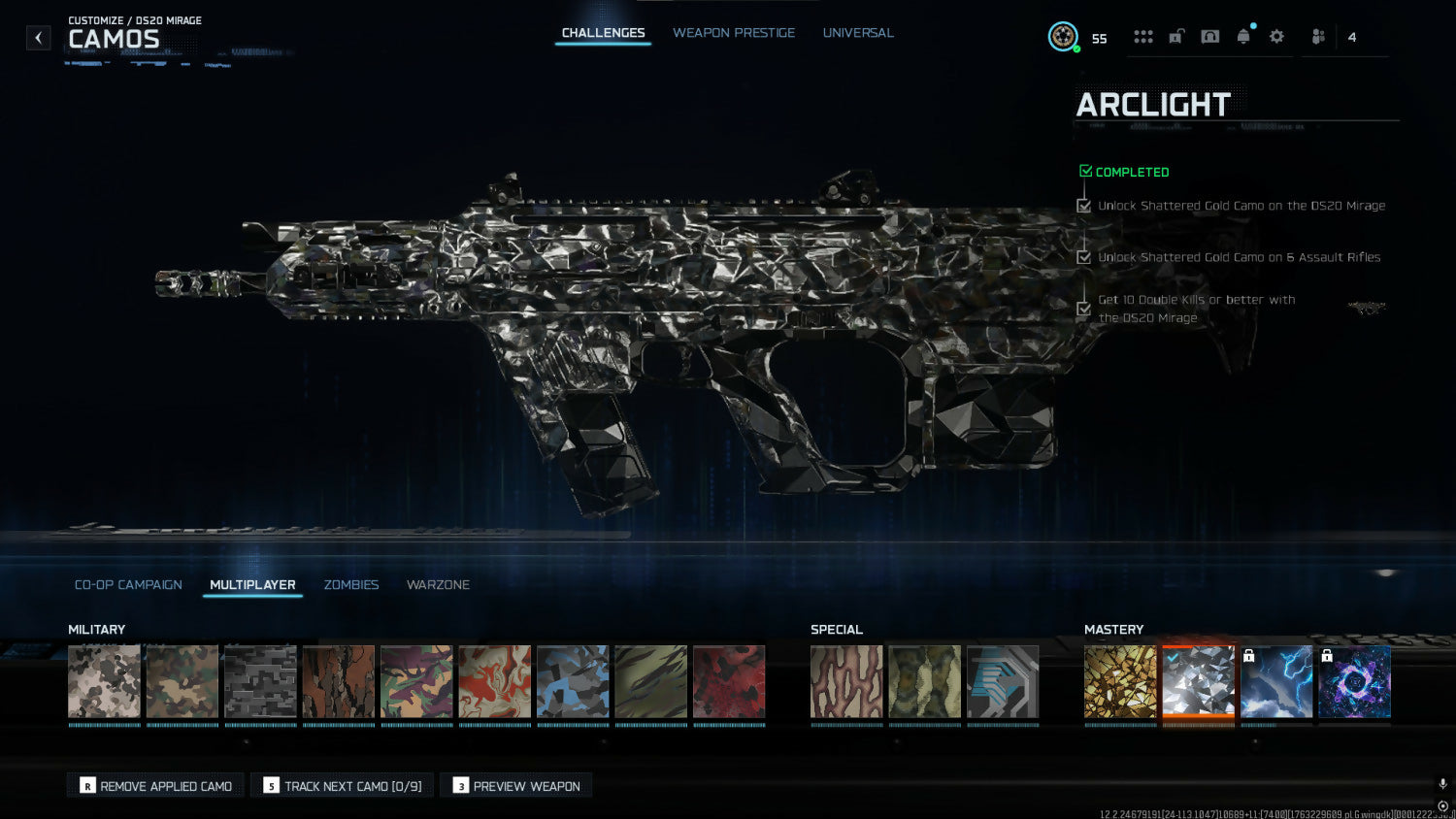
Task: Switch to the Weapon Prestige tab
Action: tap(733, 33)
